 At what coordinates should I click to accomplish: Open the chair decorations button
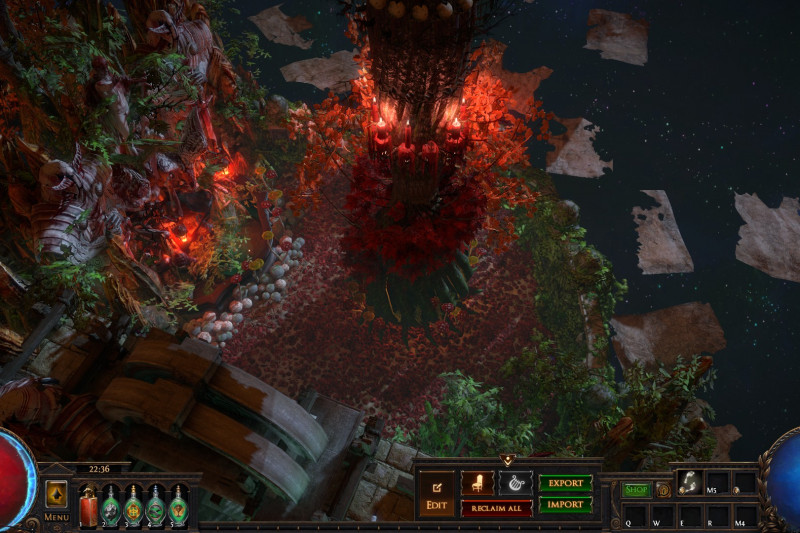(x=477, y=482)
